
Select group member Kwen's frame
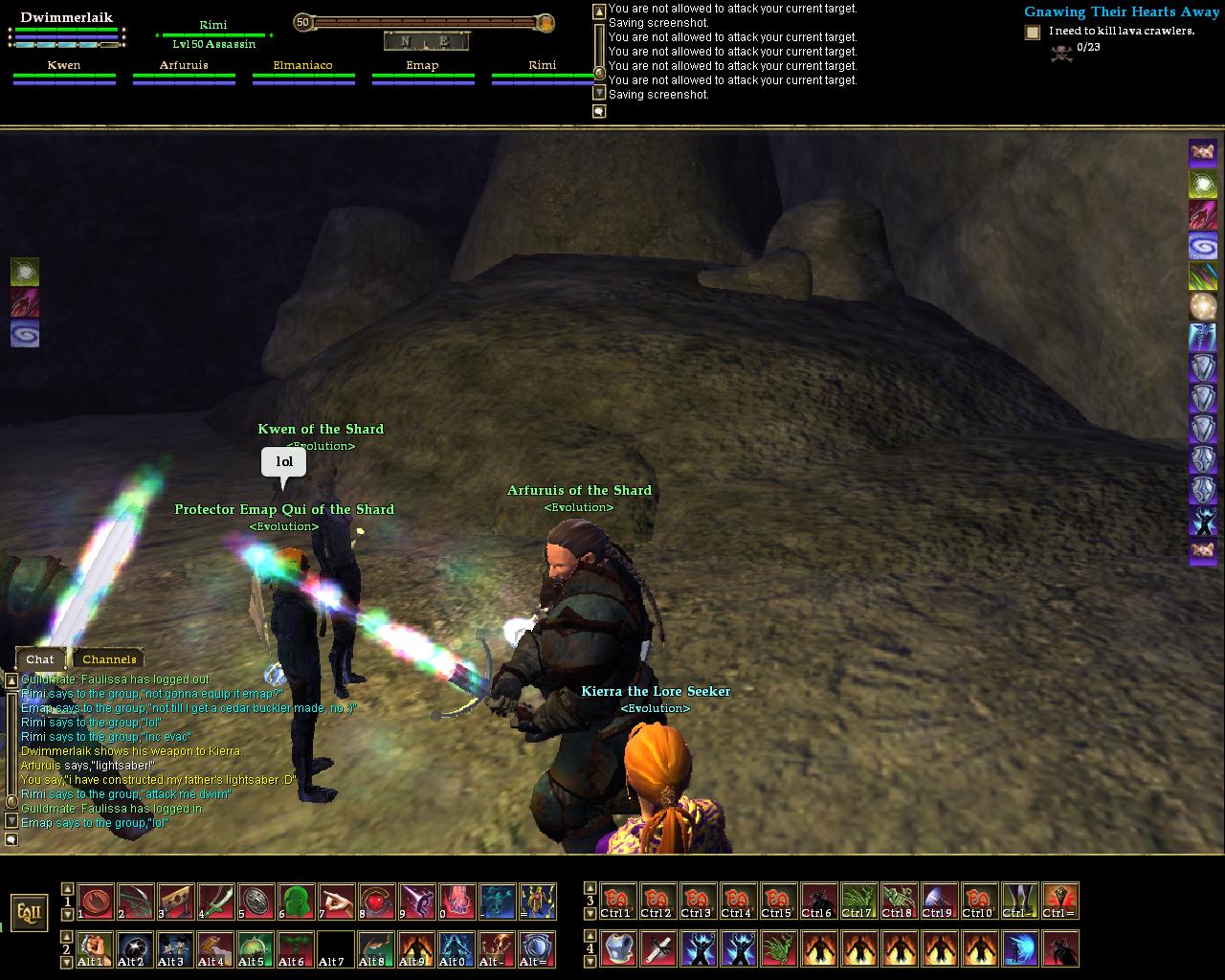pyautogui.click(x=64, y=73)
